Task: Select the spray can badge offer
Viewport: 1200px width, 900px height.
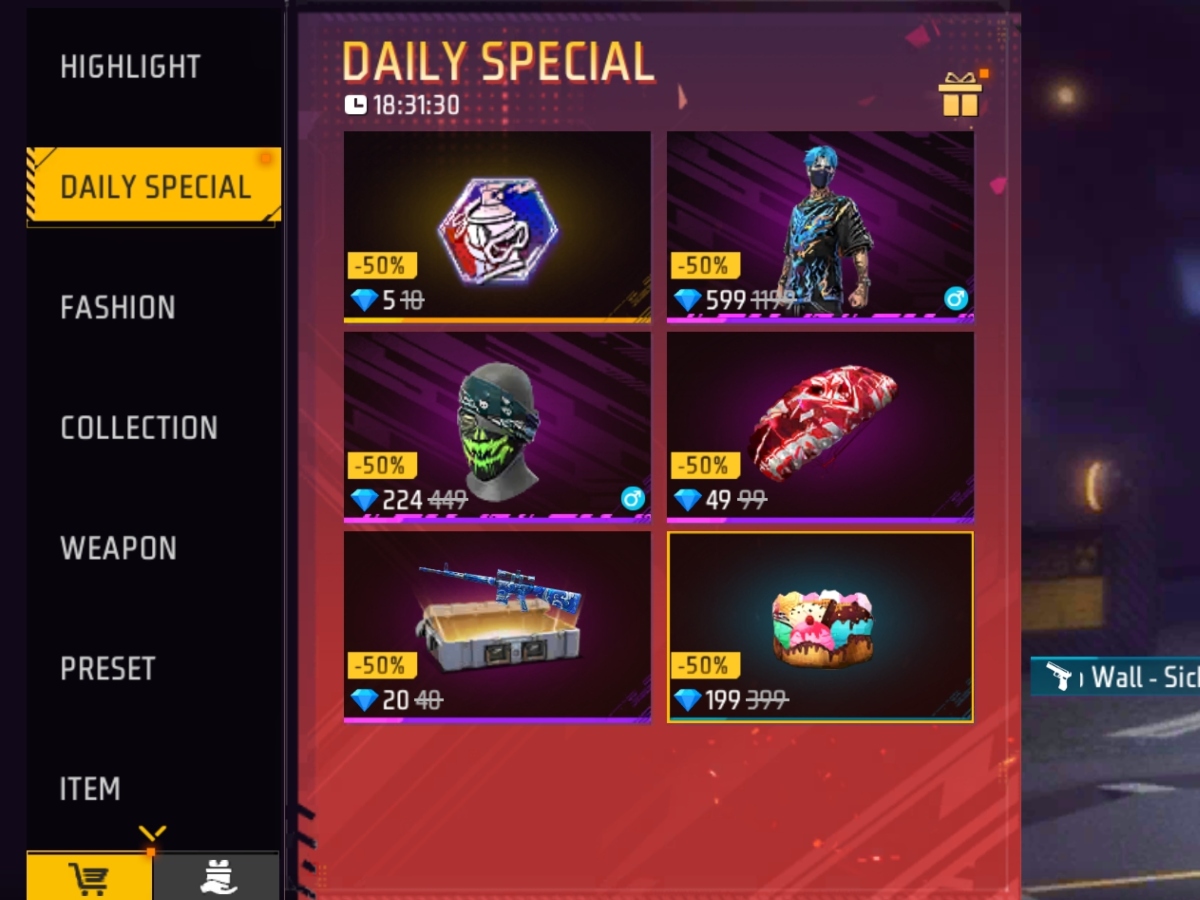Action: 497,227
